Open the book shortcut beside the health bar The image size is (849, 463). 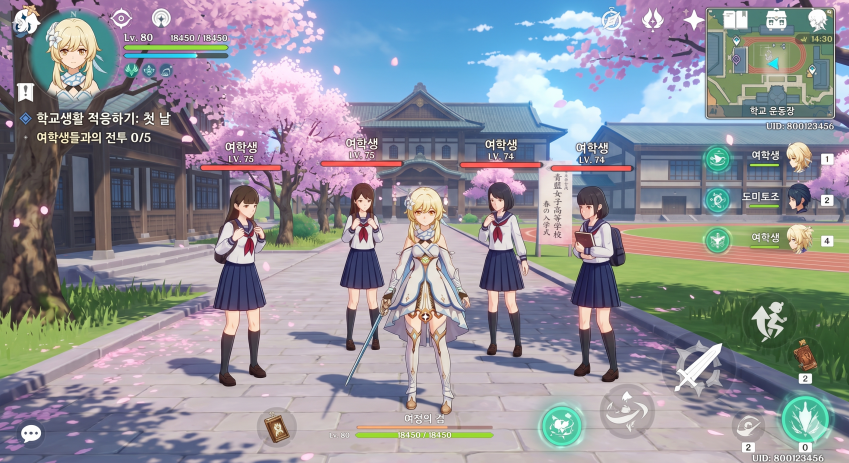click(x=276, y=427)
